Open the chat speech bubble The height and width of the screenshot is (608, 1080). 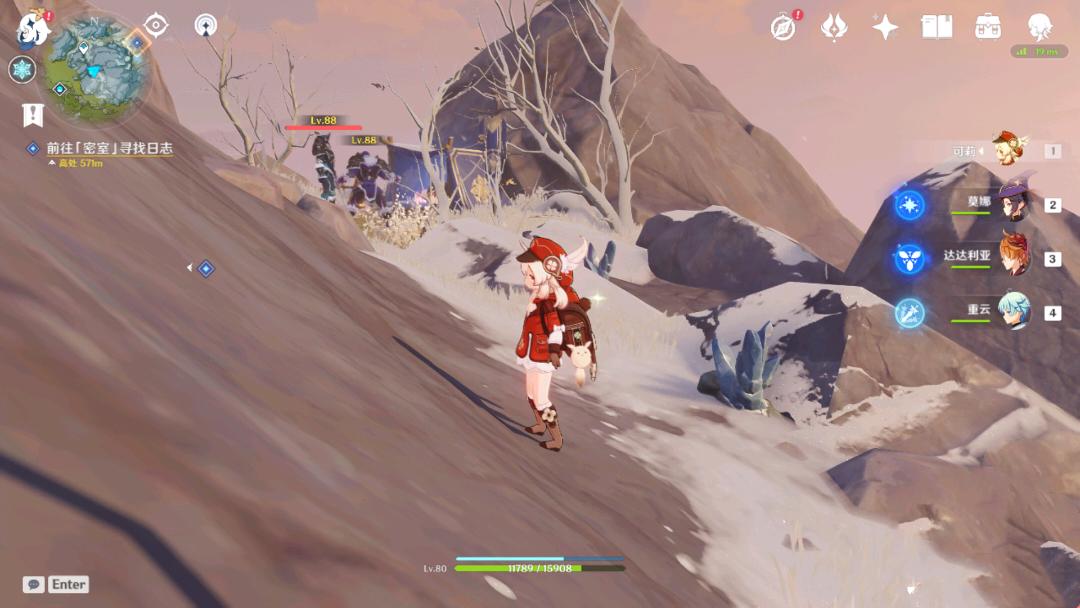(x=33, y=584)
